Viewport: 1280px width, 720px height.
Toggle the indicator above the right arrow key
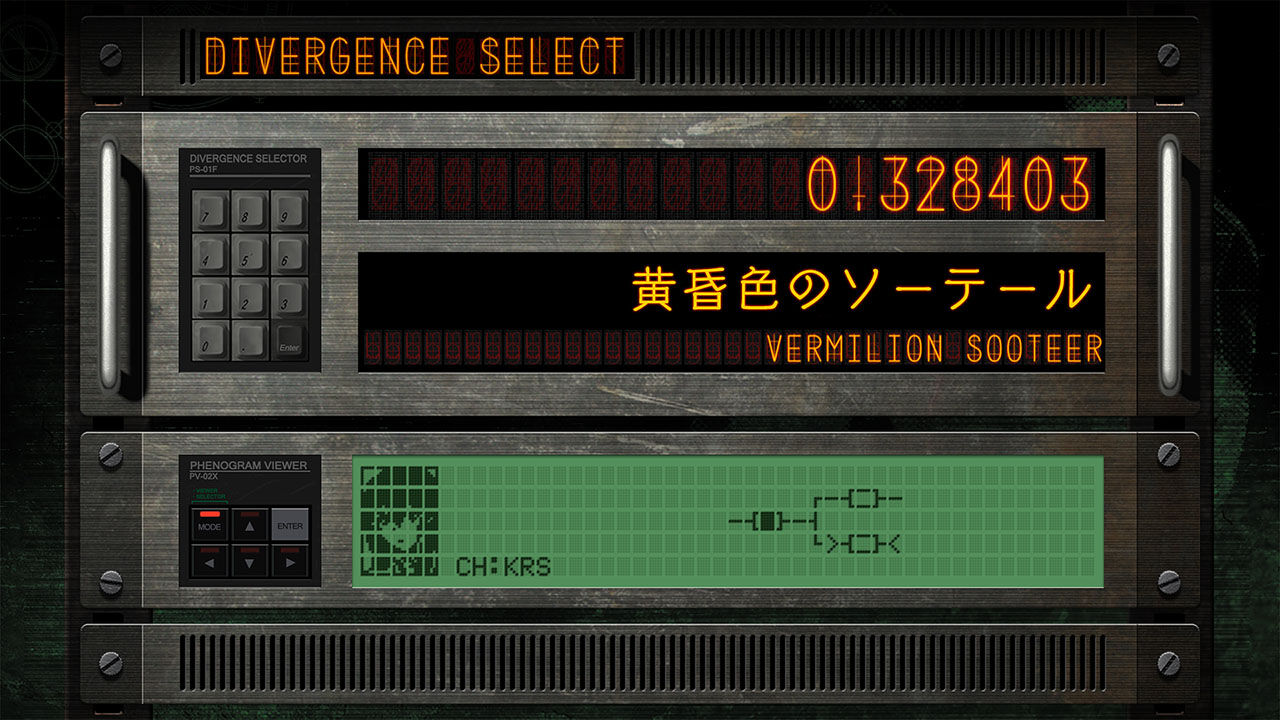(x=291, y=551)
